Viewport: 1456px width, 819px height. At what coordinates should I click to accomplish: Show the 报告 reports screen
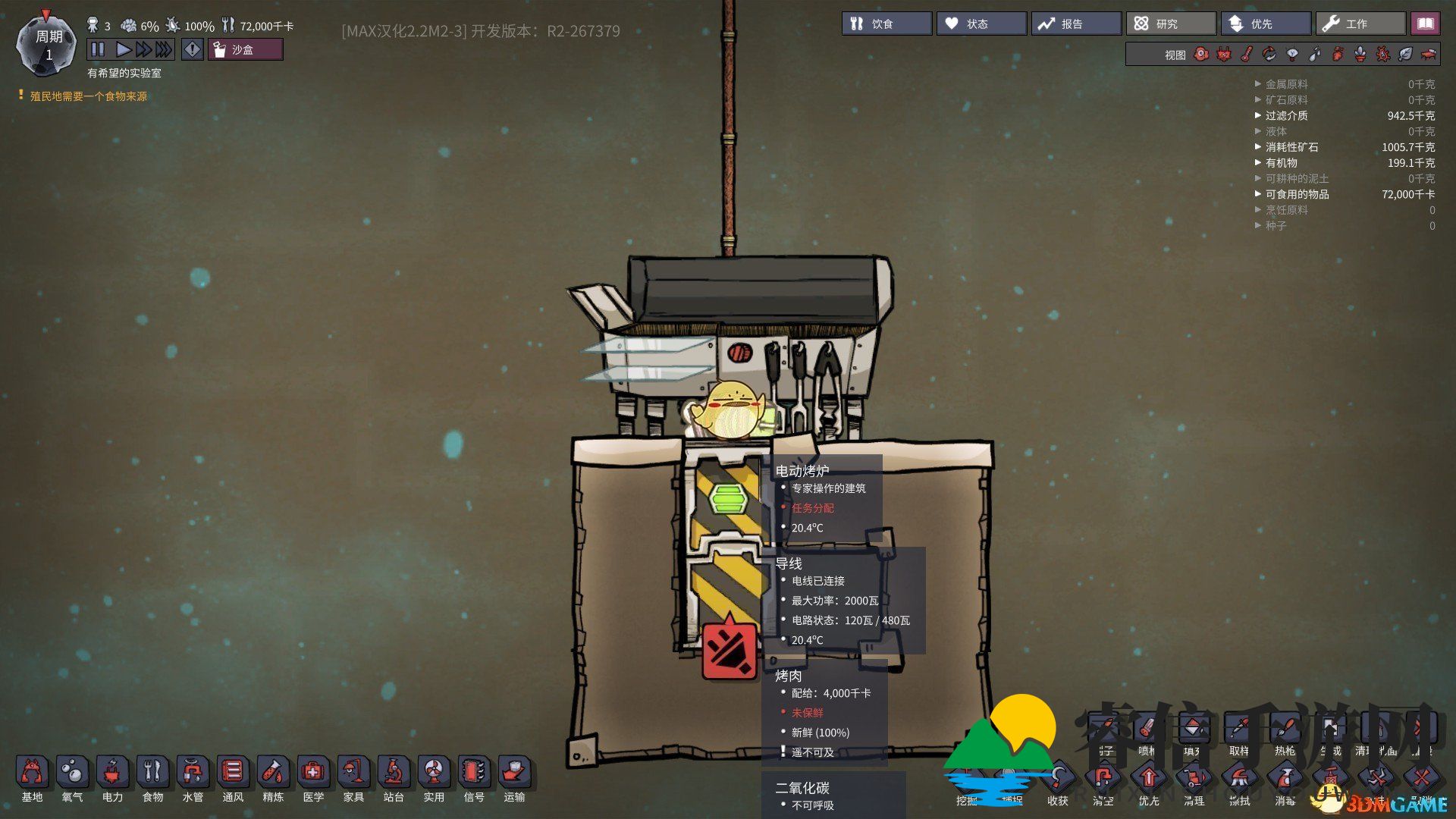1075,24
